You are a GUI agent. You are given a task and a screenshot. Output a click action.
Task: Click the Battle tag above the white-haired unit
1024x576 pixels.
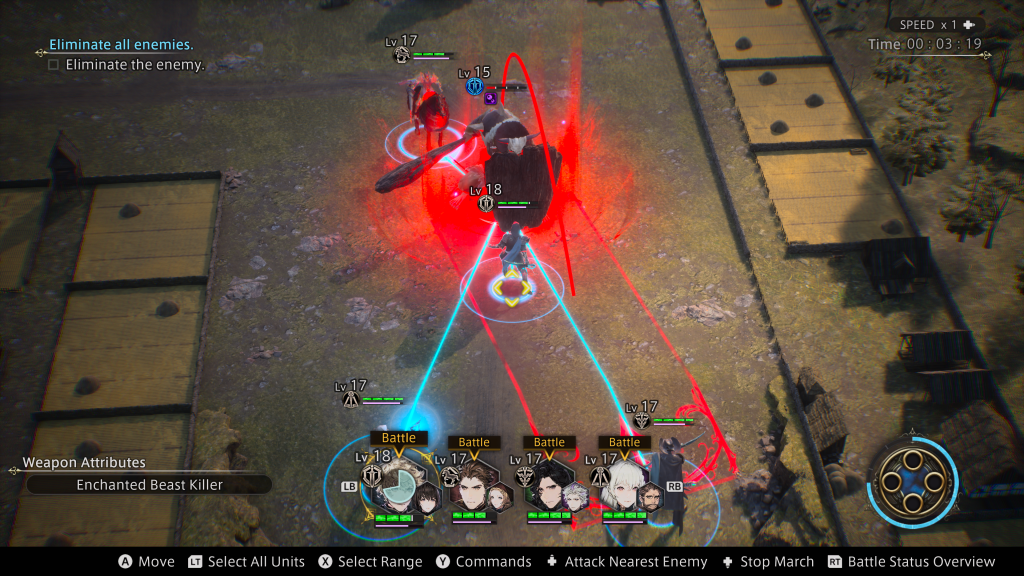pyautogui.click(x=624, y=442)
